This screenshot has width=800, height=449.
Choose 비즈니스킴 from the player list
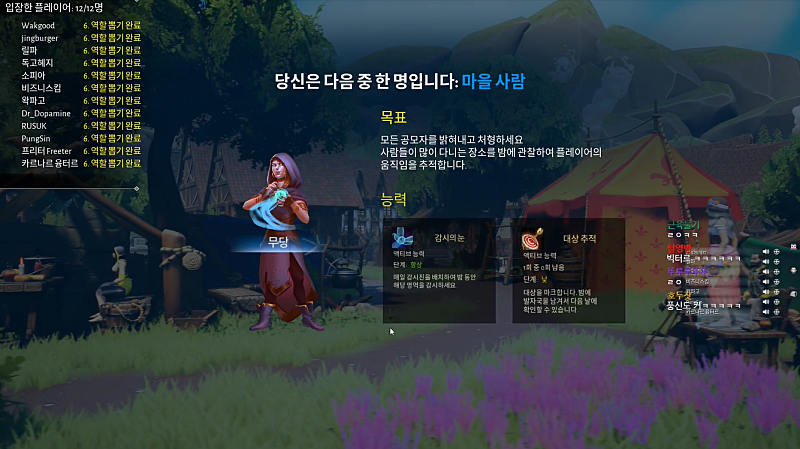[41, 88]
